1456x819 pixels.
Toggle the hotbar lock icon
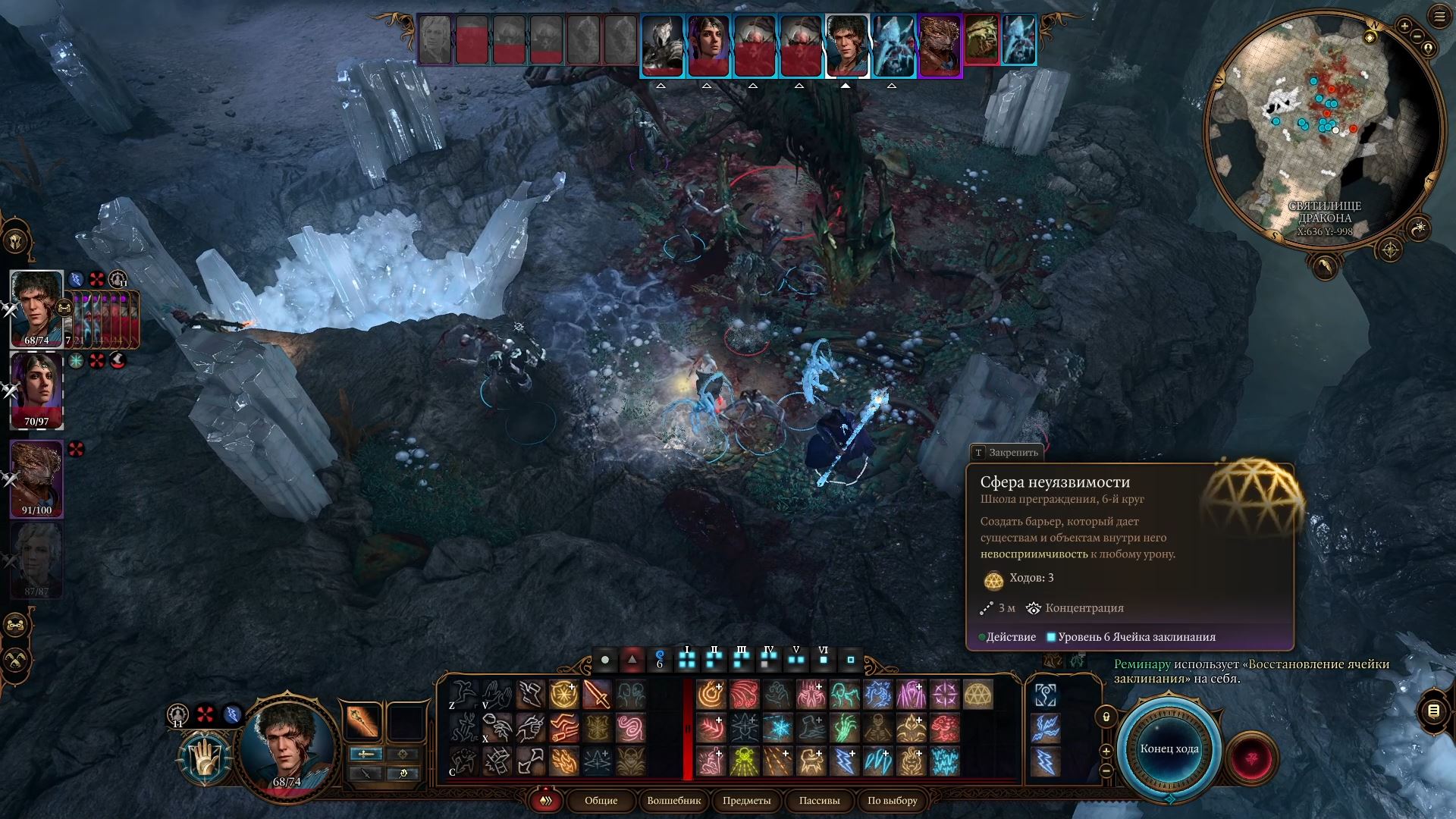click(x=1106, y=717)
